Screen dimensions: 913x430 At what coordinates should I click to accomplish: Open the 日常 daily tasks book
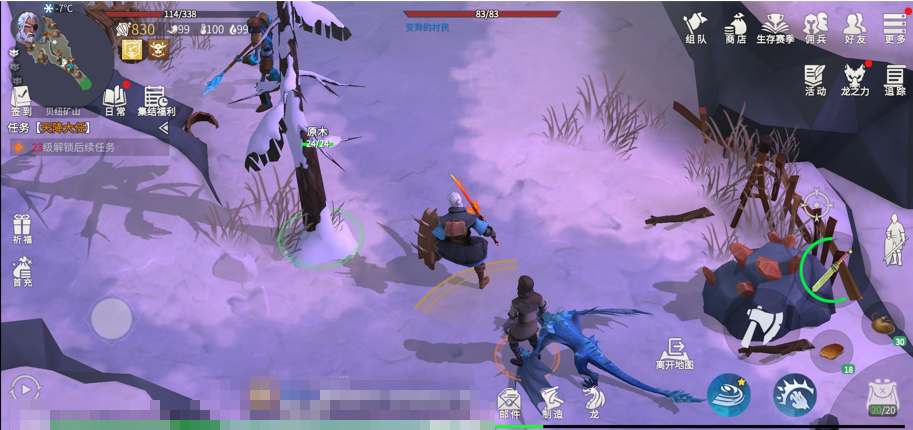(114, 100)
